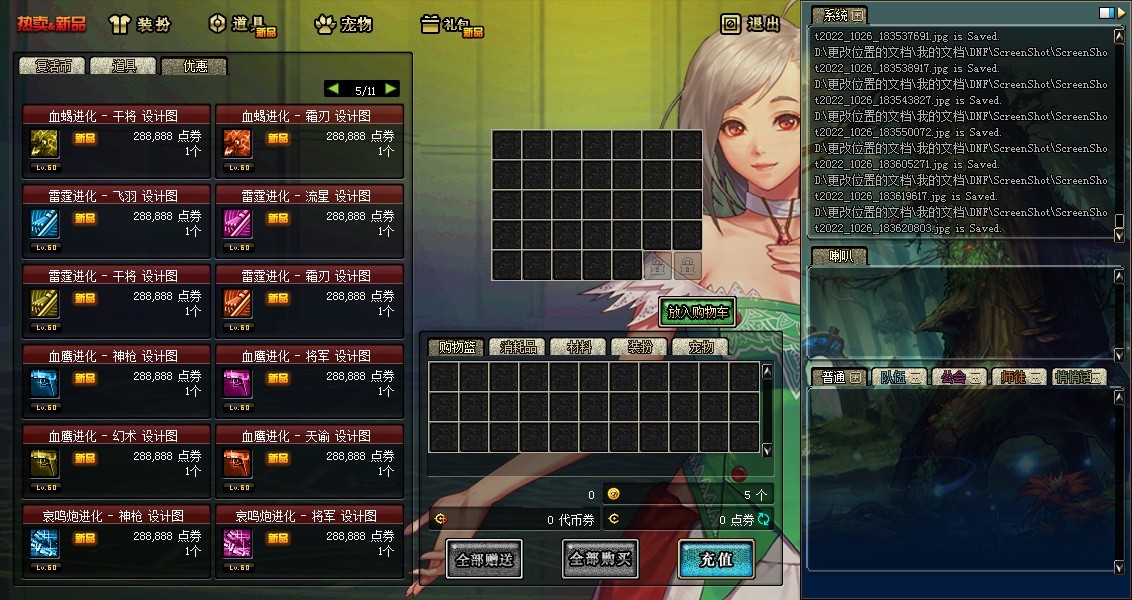Open the 充值 recharge button

click(715, 559)
